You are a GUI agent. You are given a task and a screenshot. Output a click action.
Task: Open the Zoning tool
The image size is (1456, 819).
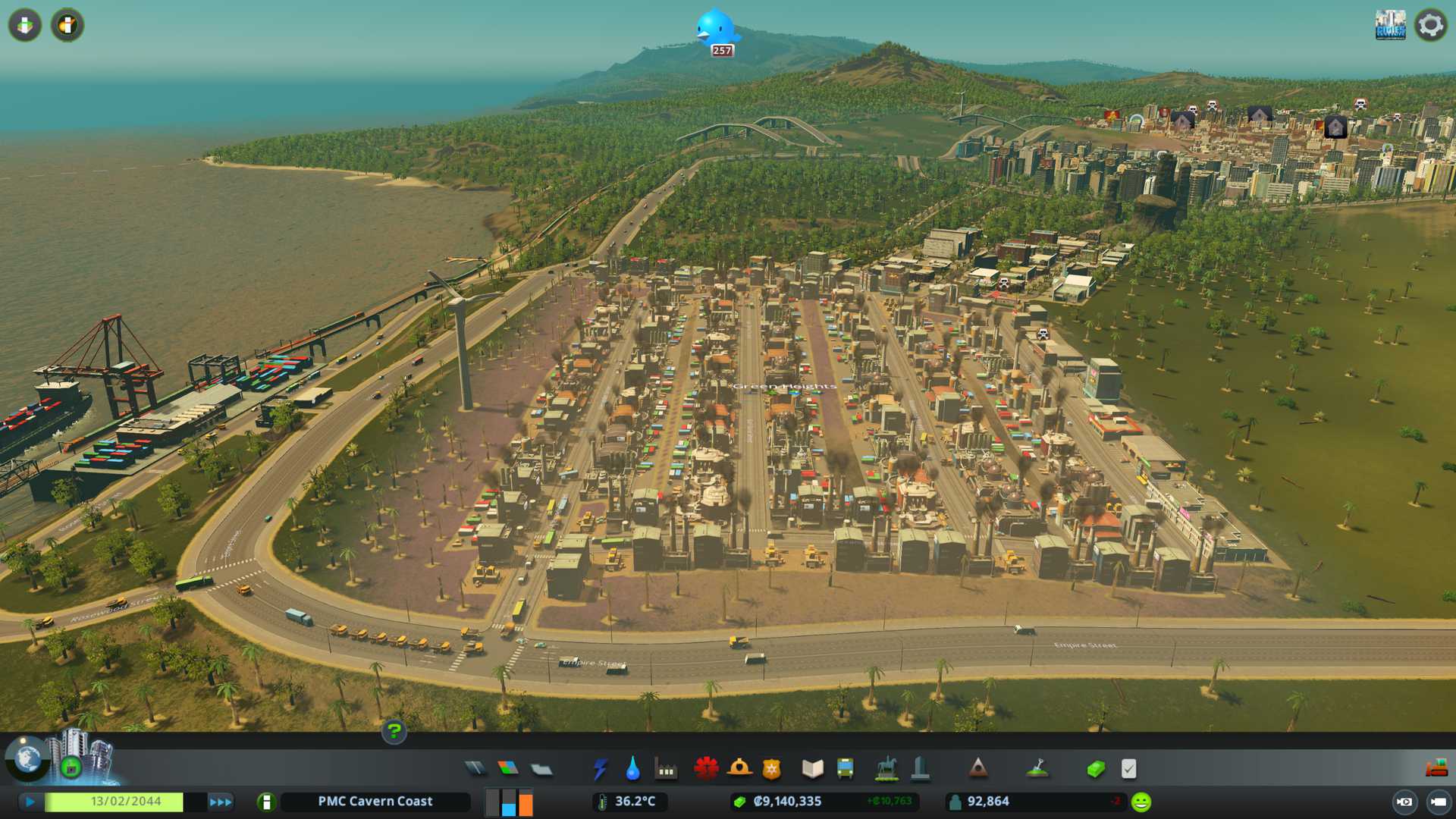(x=508, y=769)
